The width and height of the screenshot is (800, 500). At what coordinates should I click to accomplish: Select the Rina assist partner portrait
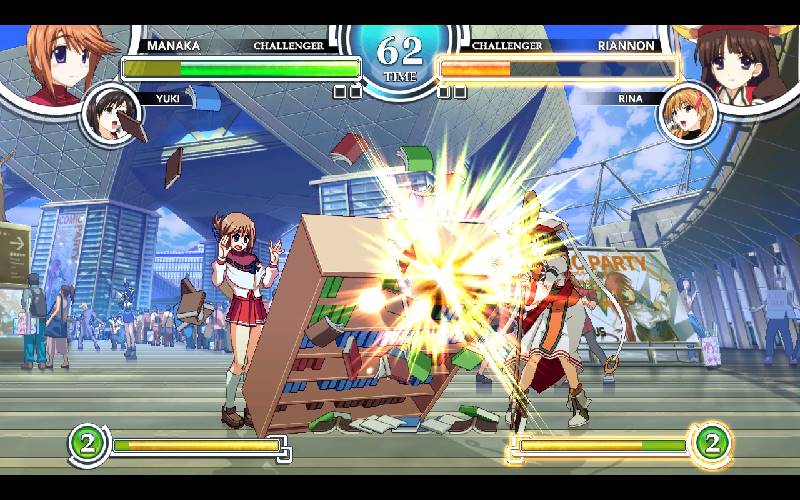click(x=687, y=115)
